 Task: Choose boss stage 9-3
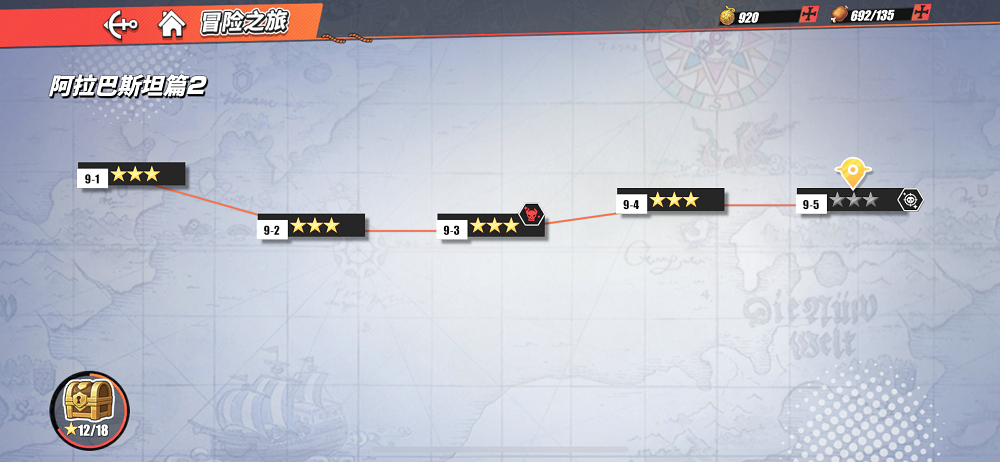492,227
